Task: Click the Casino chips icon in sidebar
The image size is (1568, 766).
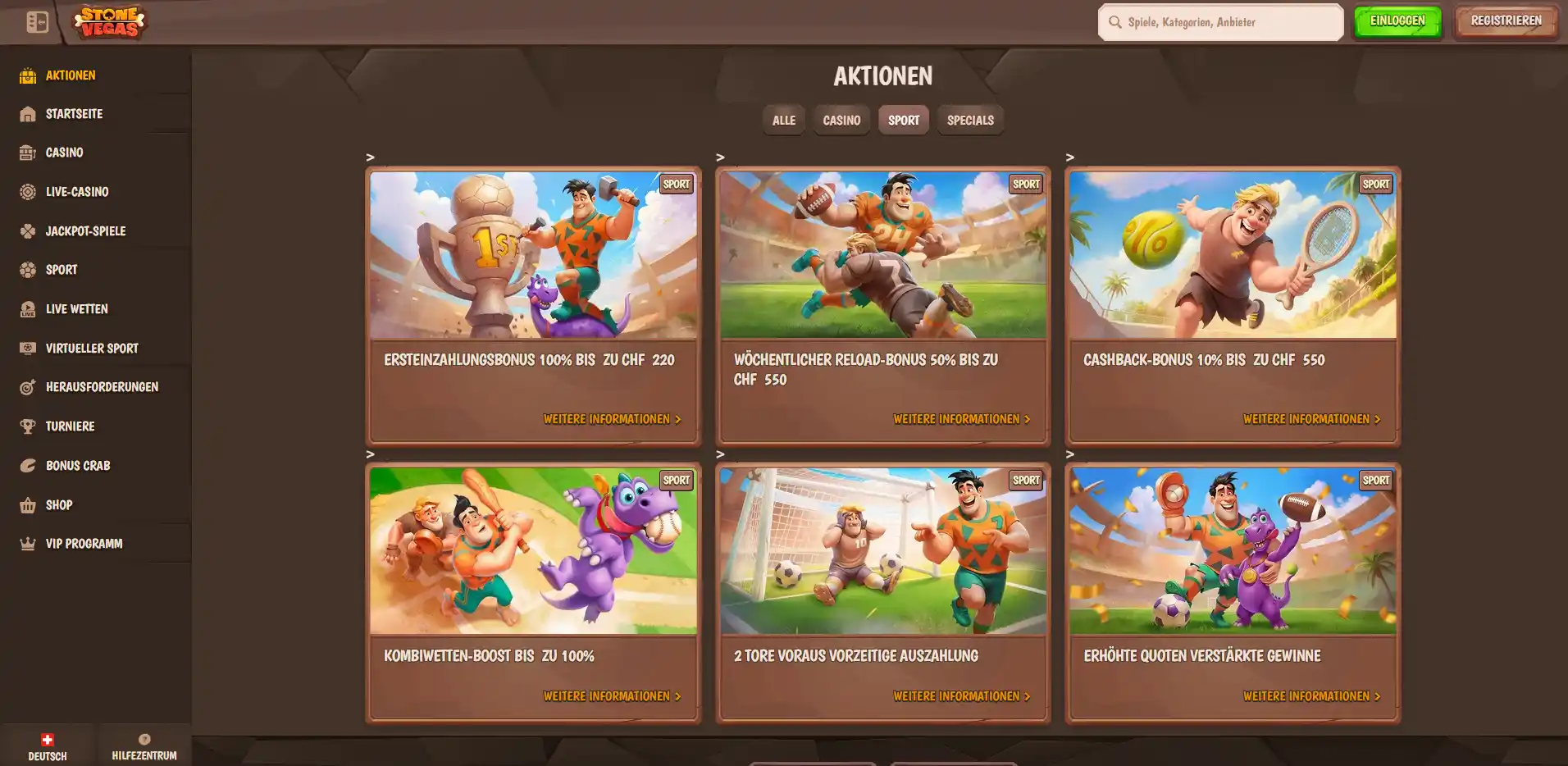Action: [x=27, y=153]
